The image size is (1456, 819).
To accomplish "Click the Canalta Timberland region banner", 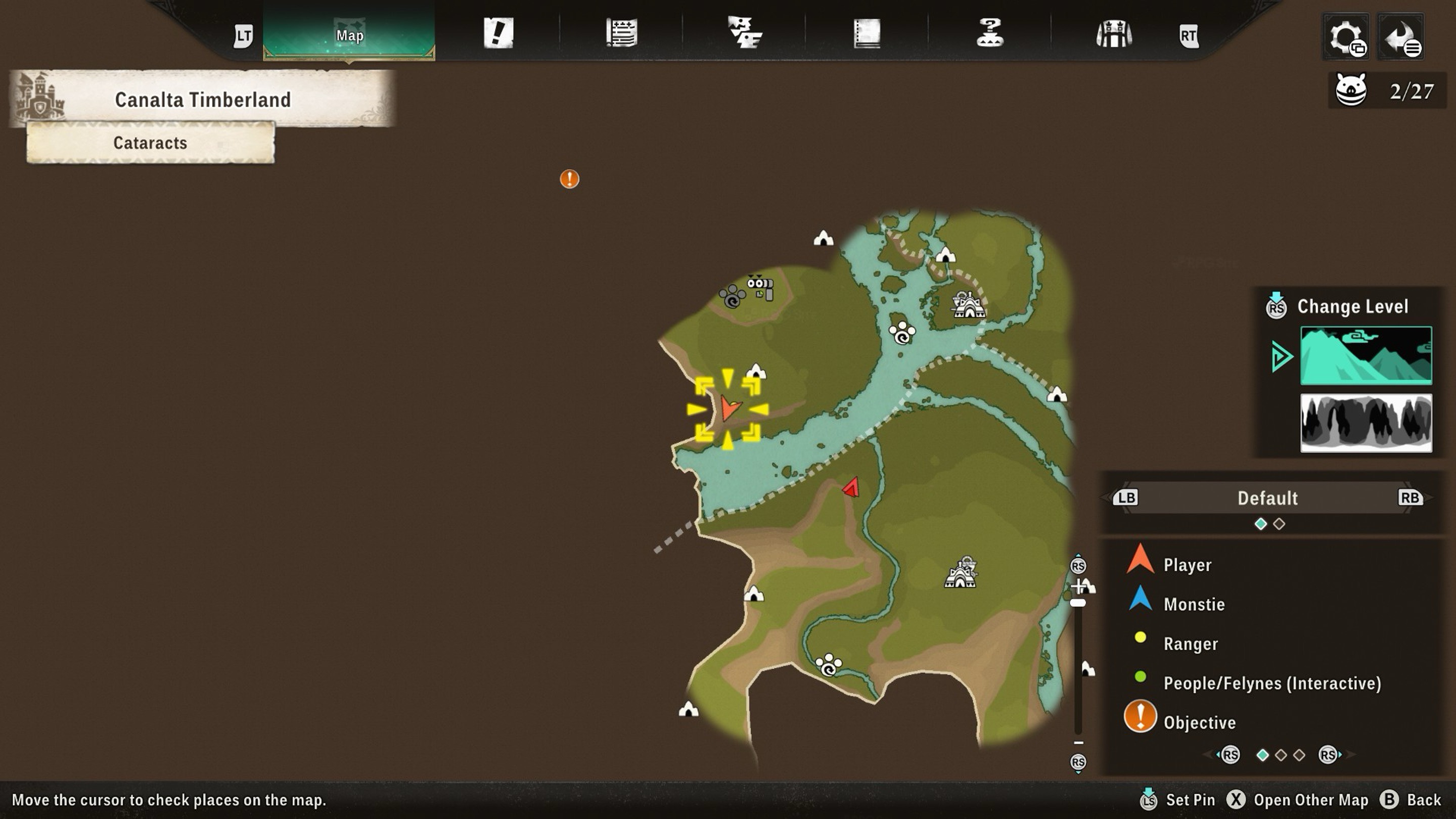I will pyautogui.click(x=202, y=100).
